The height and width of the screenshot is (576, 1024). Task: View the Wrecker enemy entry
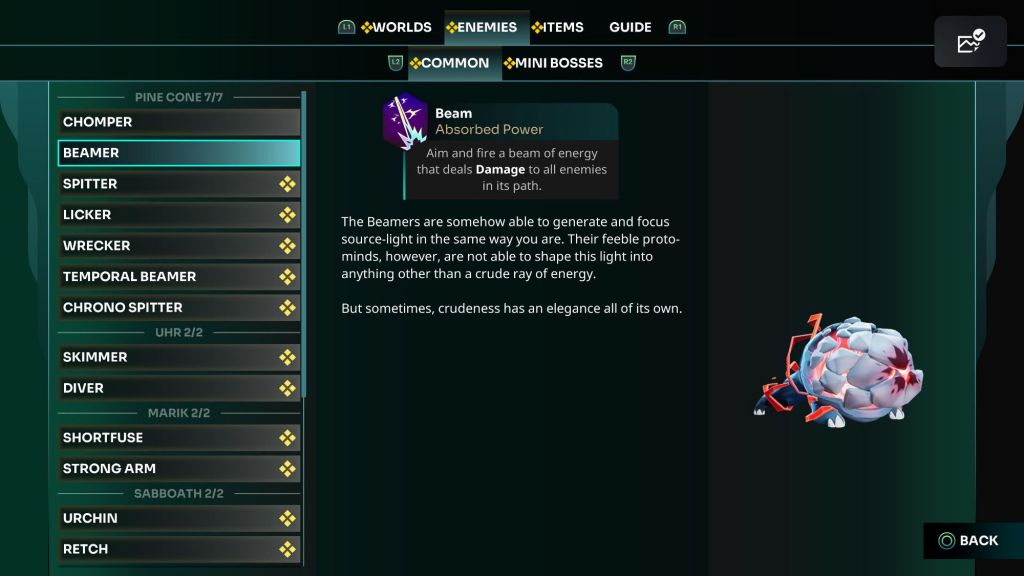click(179, 246)
